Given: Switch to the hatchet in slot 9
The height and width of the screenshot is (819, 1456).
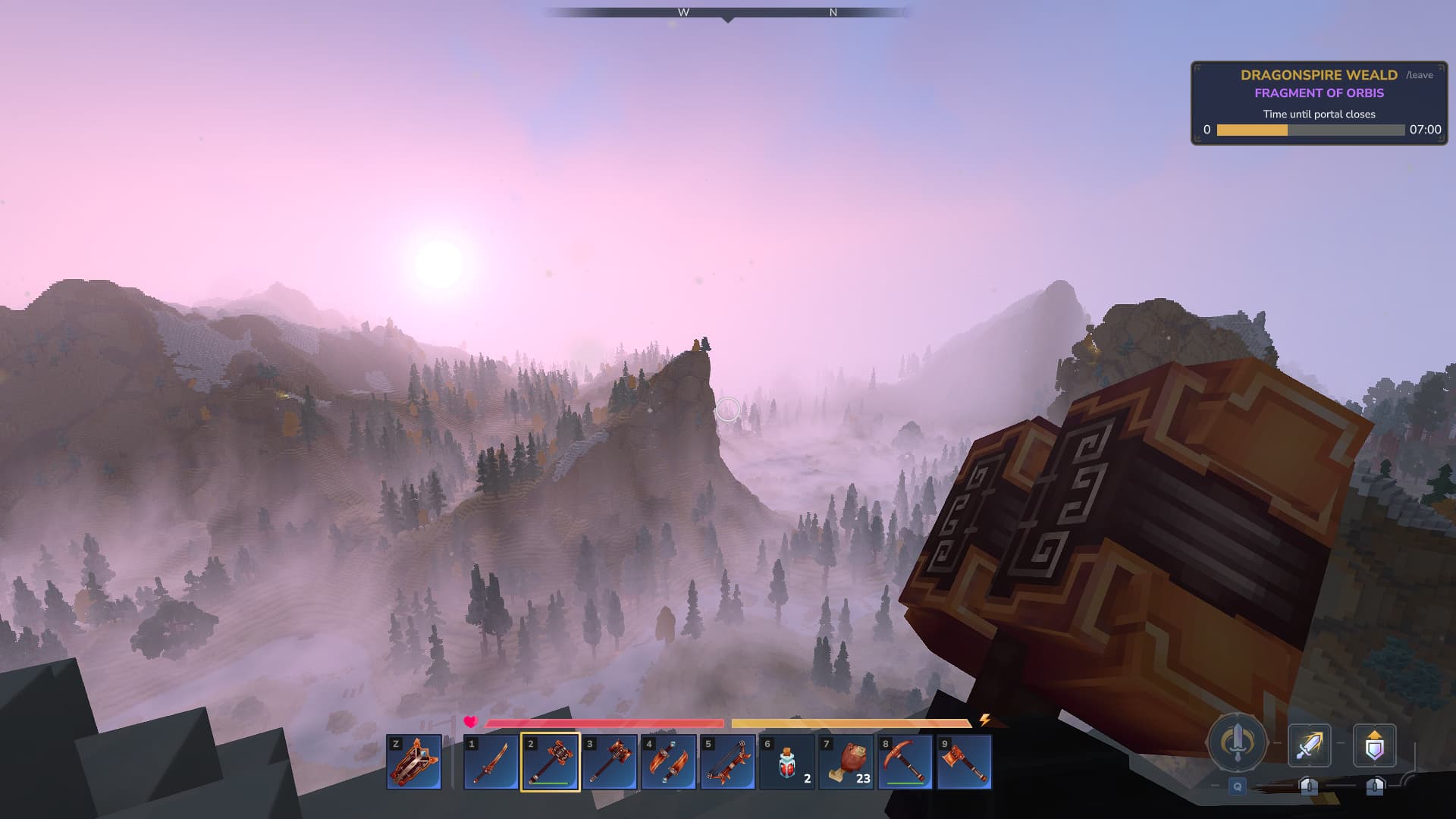Looking at the screenshot, I should coord(964,761).
